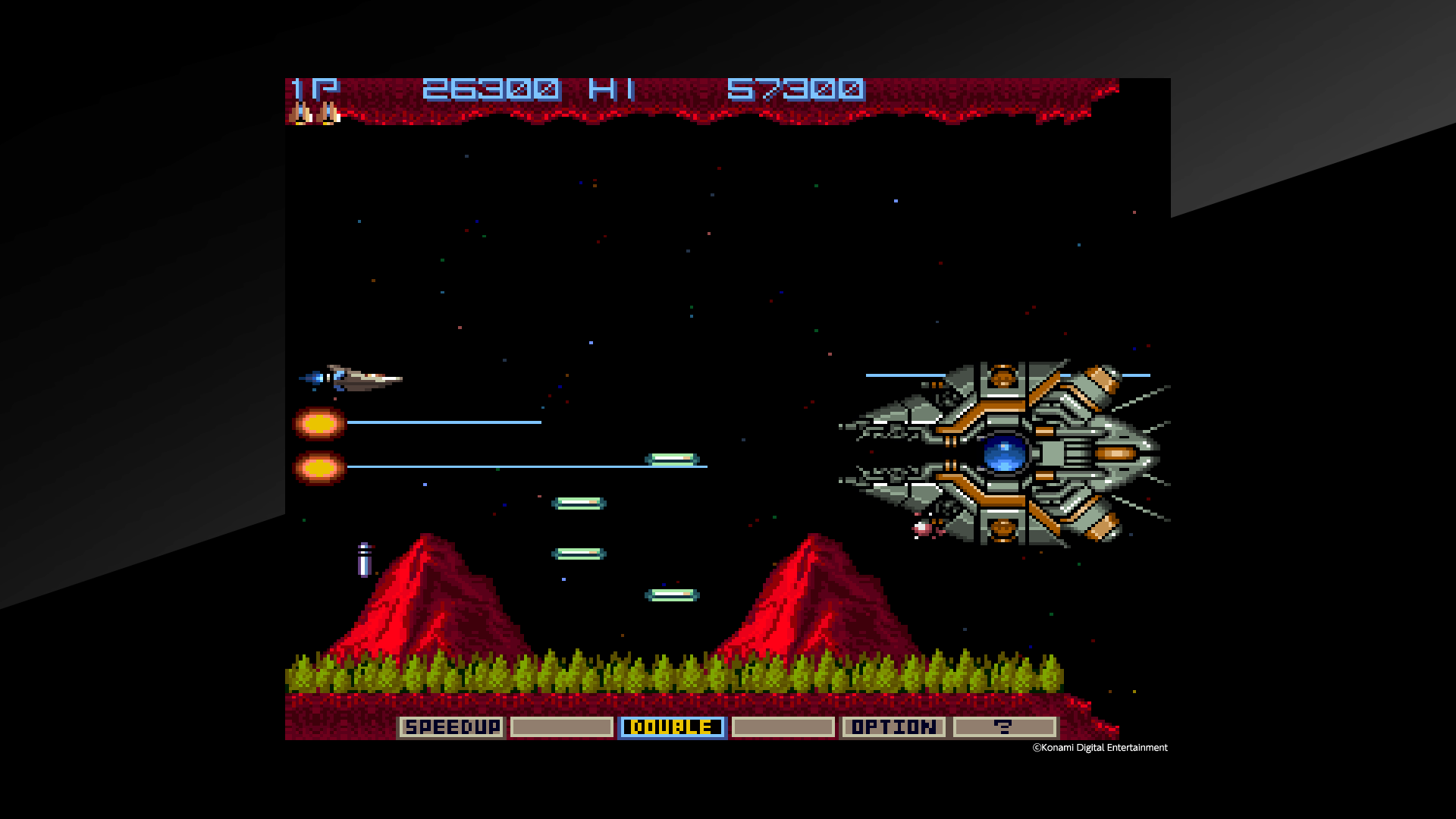Expand the mystery ? power-up slot
Image resolution: width=1456 pixels, height=819 pixels.
point(1004,726)
